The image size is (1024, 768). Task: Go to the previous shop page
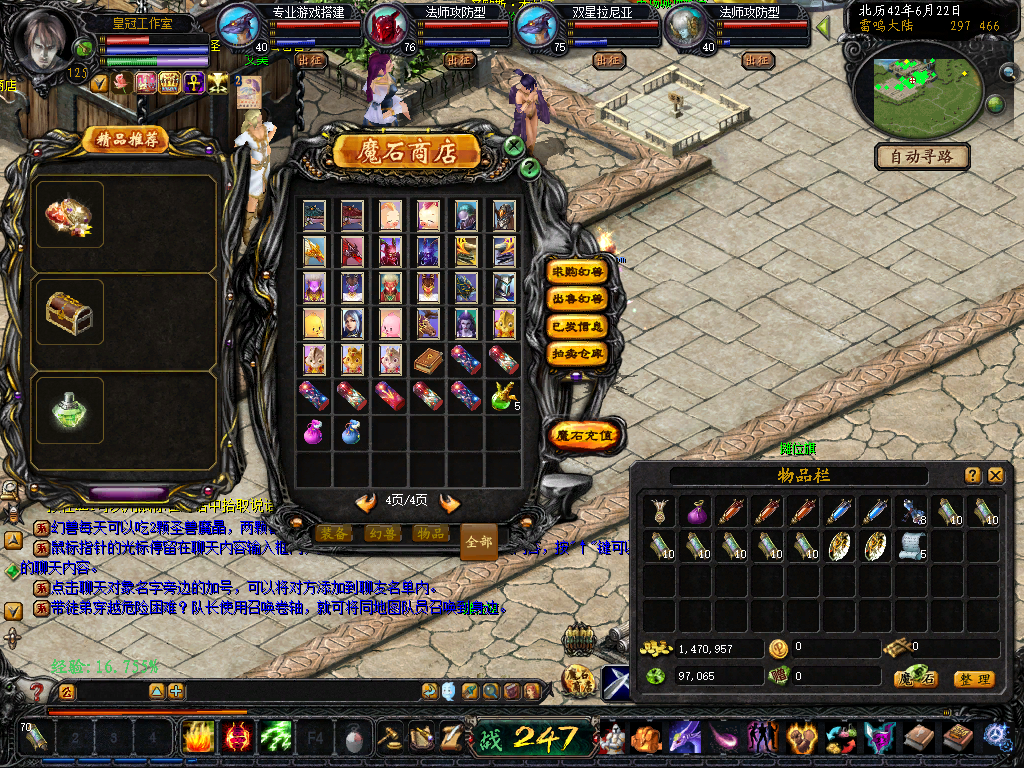pyautogui.click(x=366, y=502)
